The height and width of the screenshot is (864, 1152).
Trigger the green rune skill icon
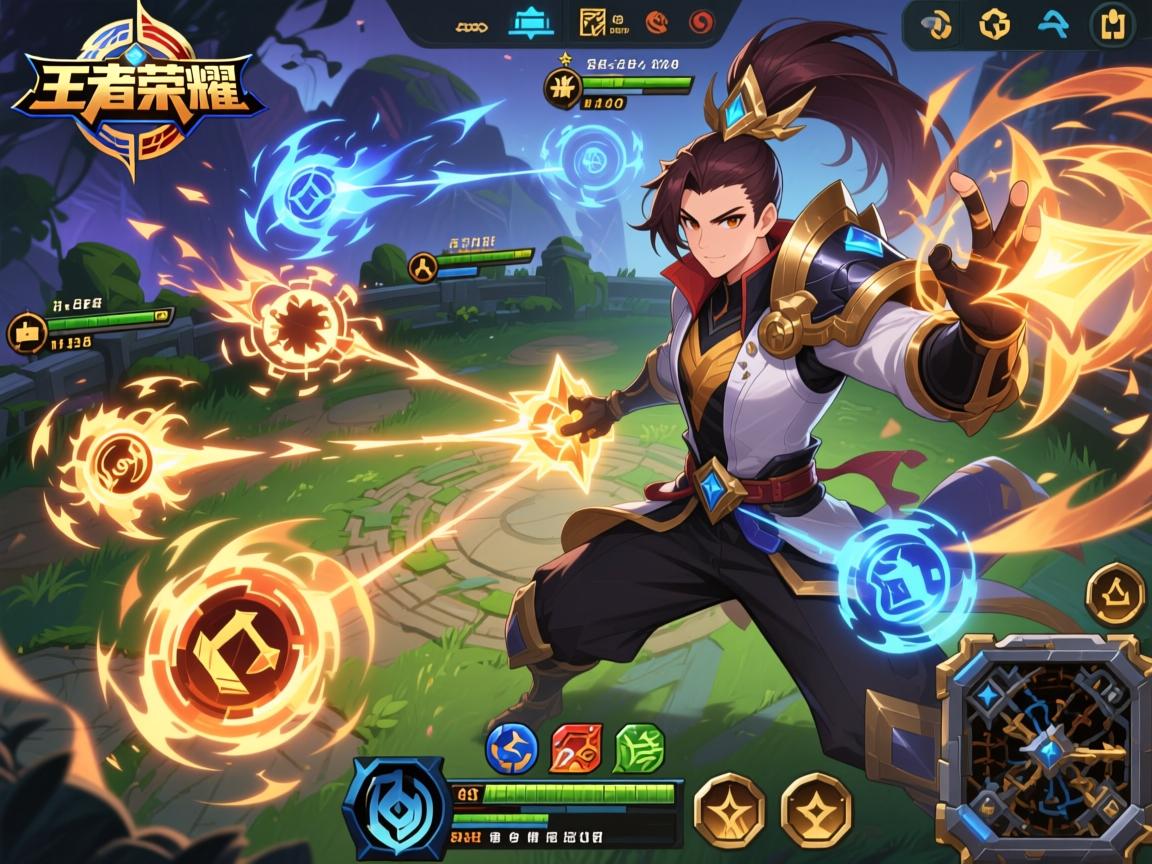coord(637,749)
